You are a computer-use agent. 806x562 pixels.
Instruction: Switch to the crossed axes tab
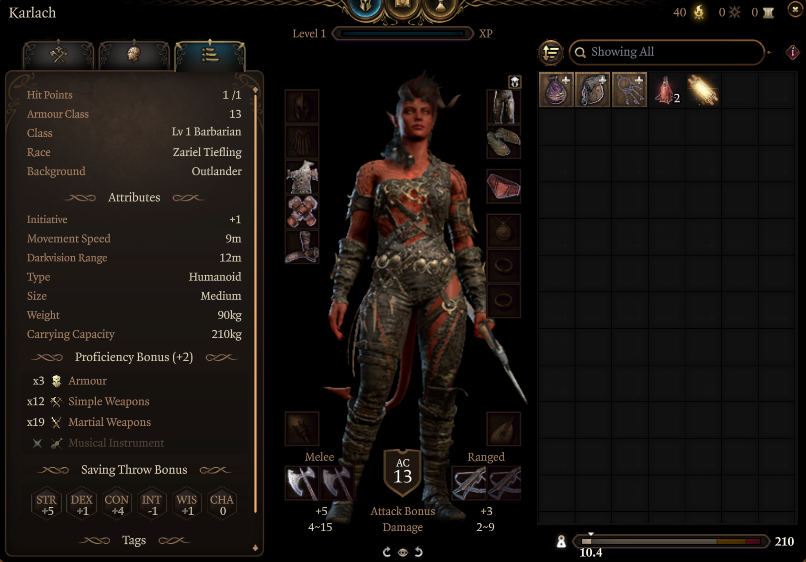click(x=58, y=56)
